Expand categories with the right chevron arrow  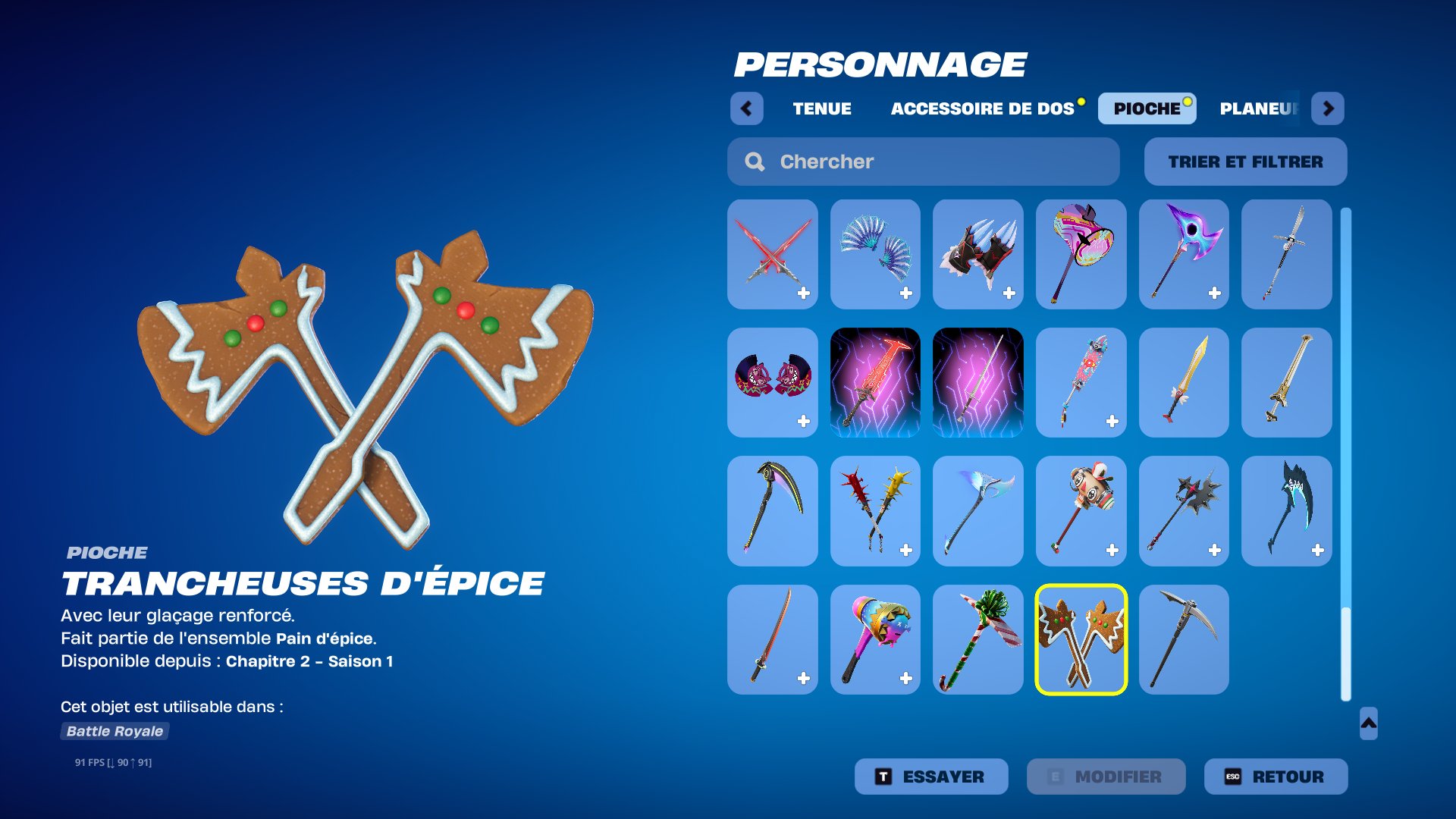click(x=1328, y=108)
